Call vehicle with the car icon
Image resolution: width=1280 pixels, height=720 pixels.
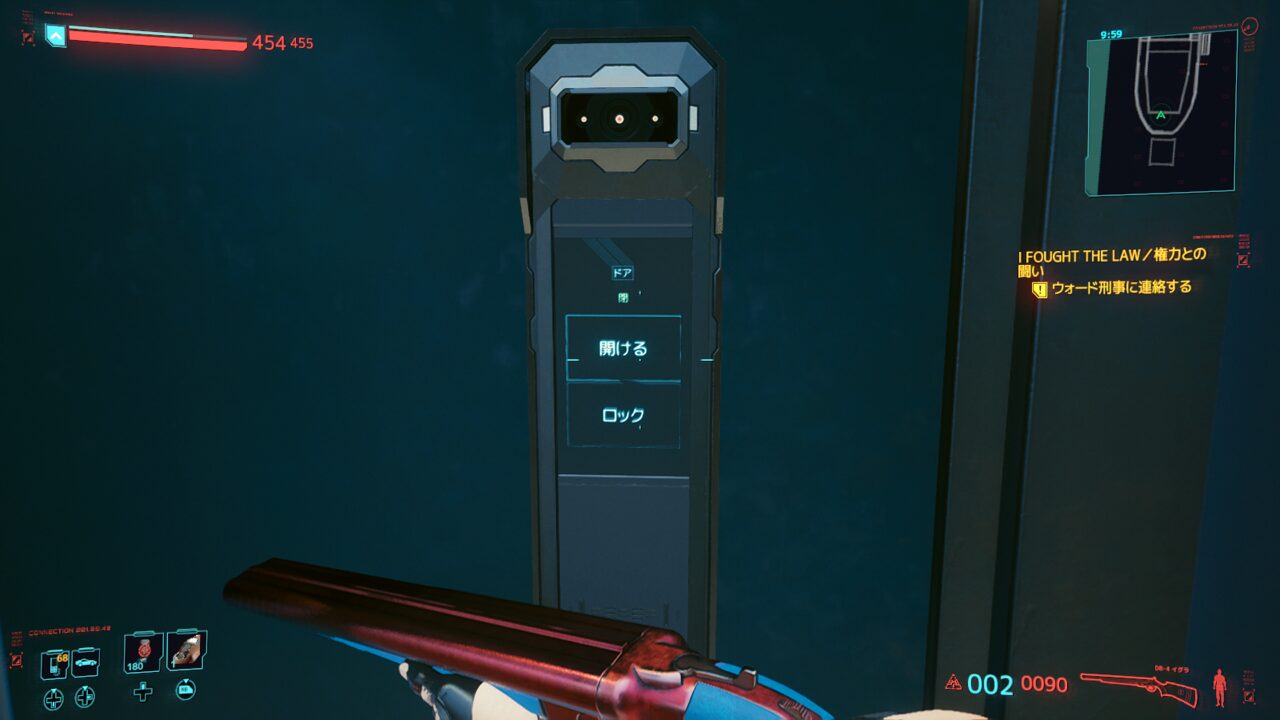point(86,662)
